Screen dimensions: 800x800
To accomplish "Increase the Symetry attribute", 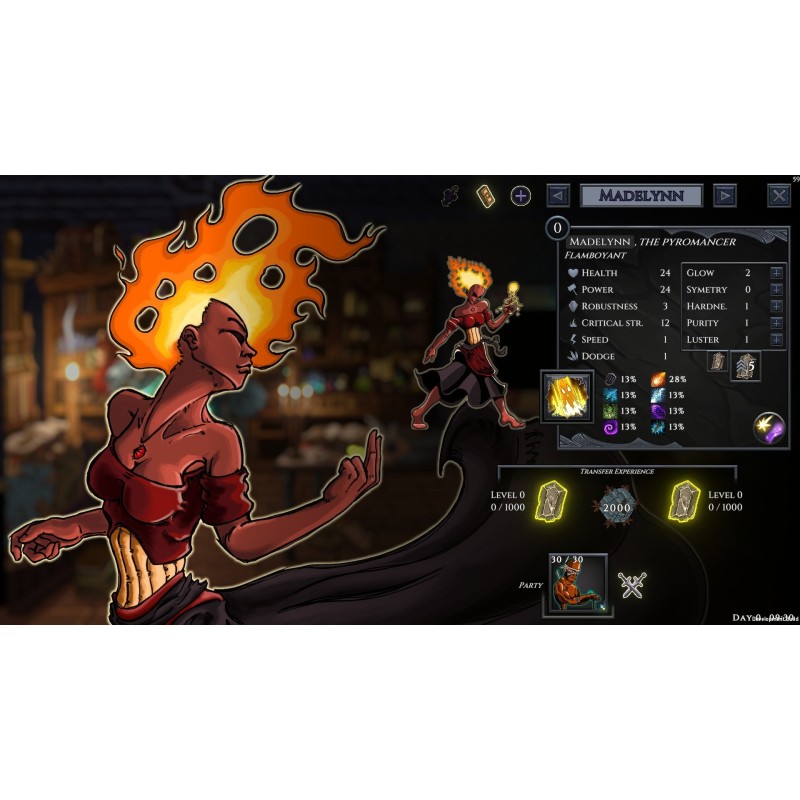I will click(776, 290).
